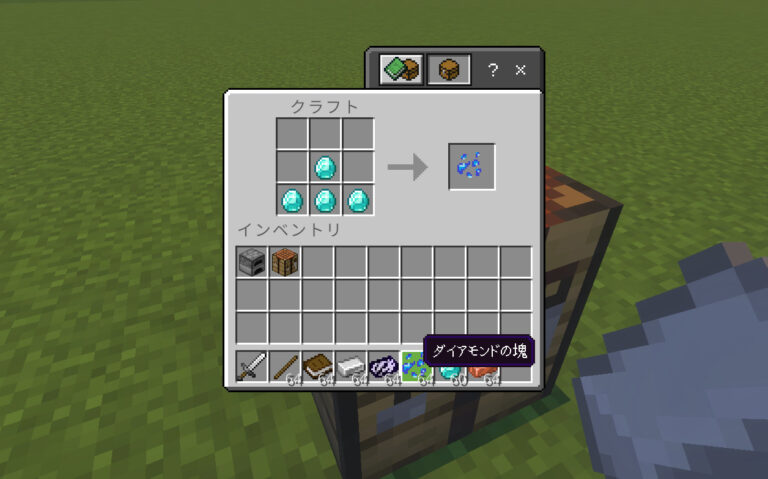Choose the highlighted diamond ore hotbar slot
The image size is (768, 479).
click(416, 367)
